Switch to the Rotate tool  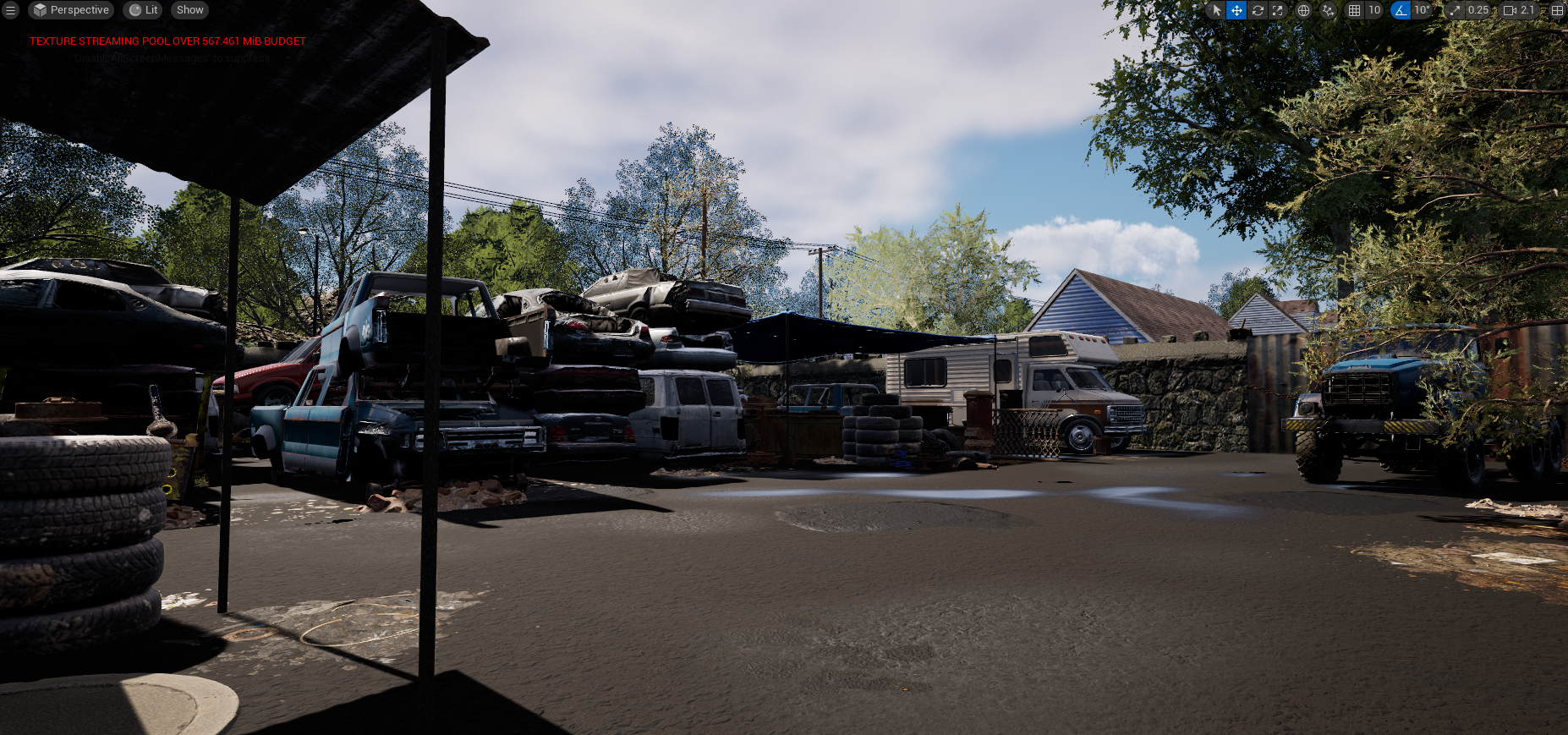click(x=1258, y=10)
